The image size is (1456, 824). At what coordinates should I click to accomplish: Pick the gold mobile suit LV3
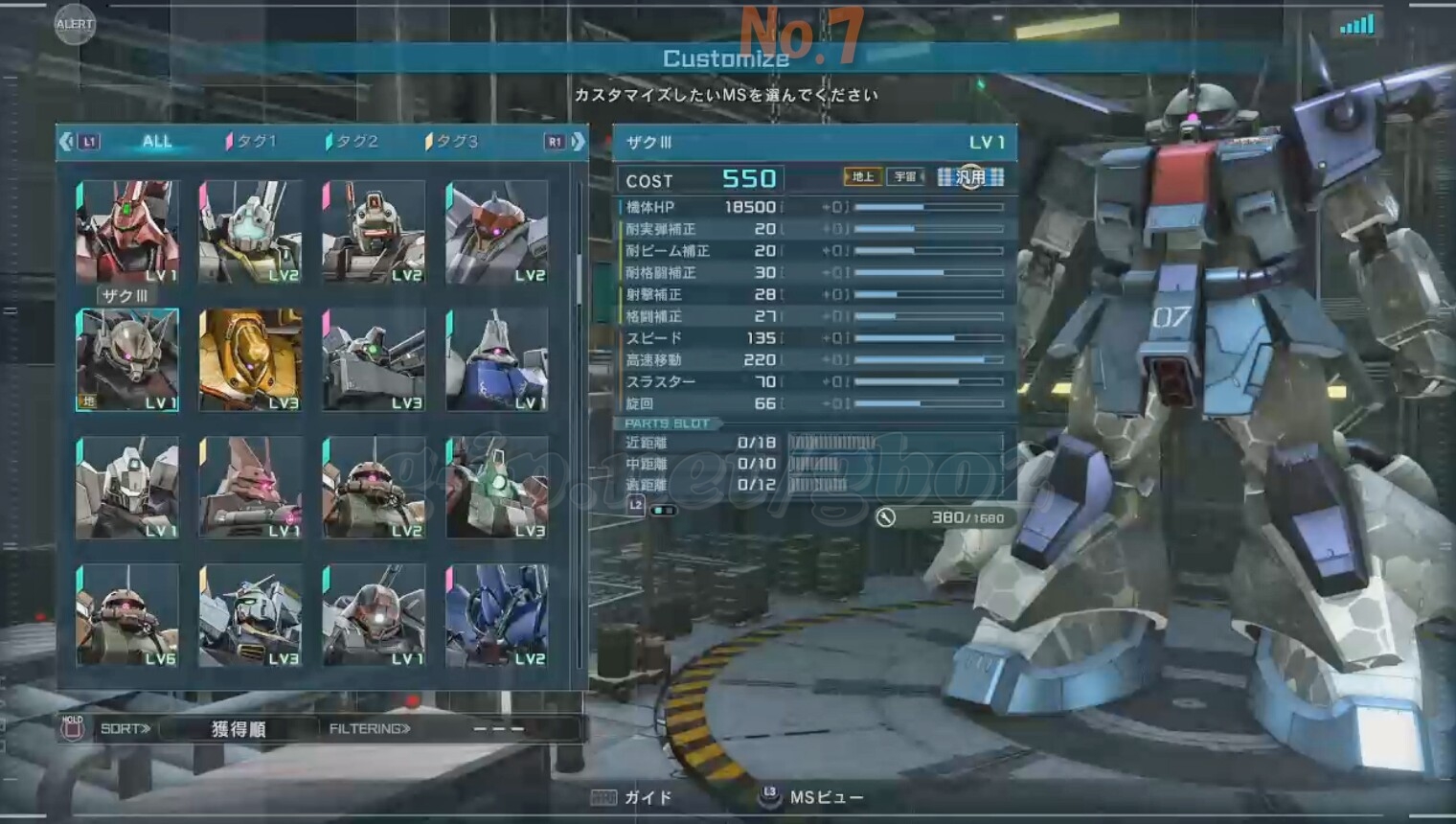(x=250, y=359)
